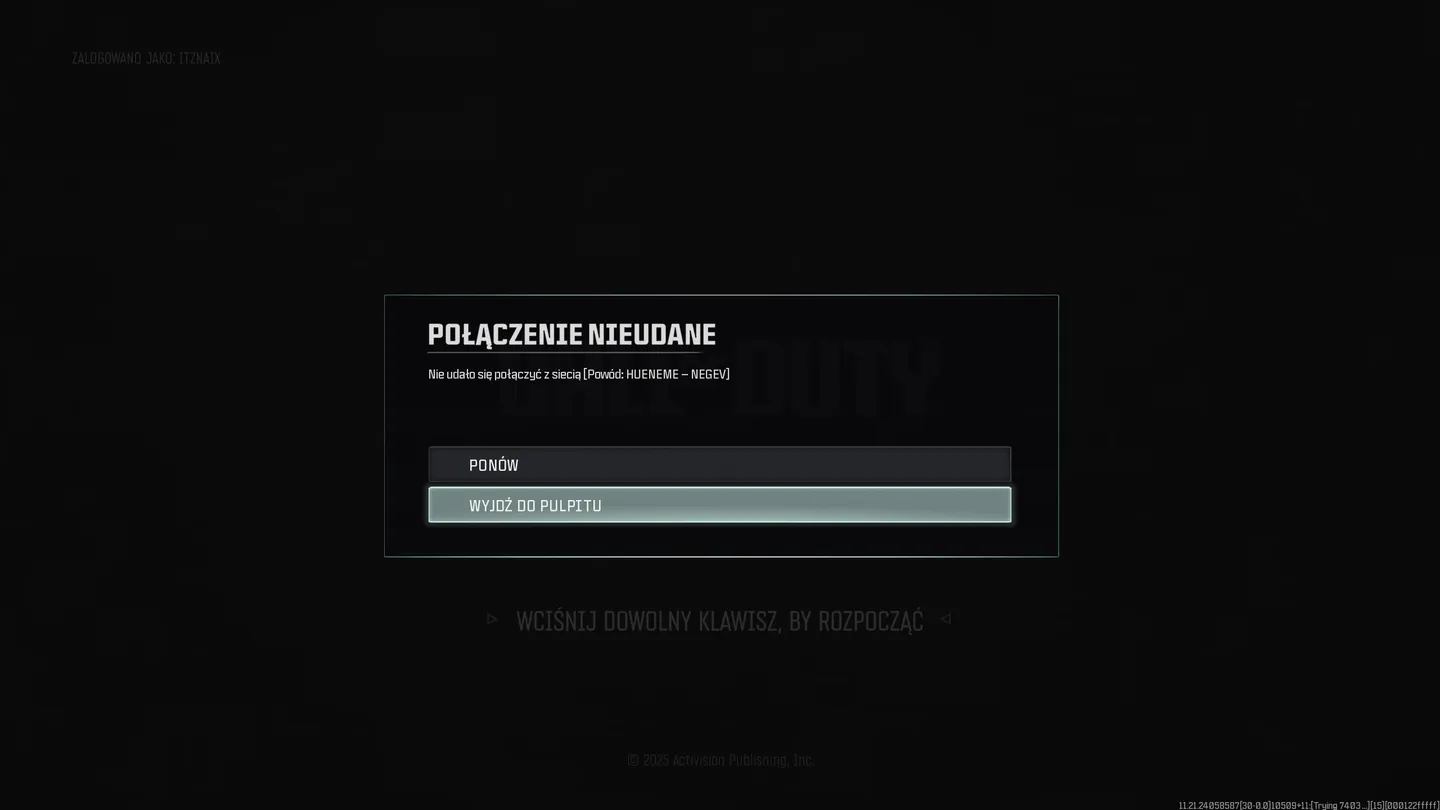Click the highlighted exit-to-desktop row
Viewport: 1440px width, 810px height.
pos(720,505)
